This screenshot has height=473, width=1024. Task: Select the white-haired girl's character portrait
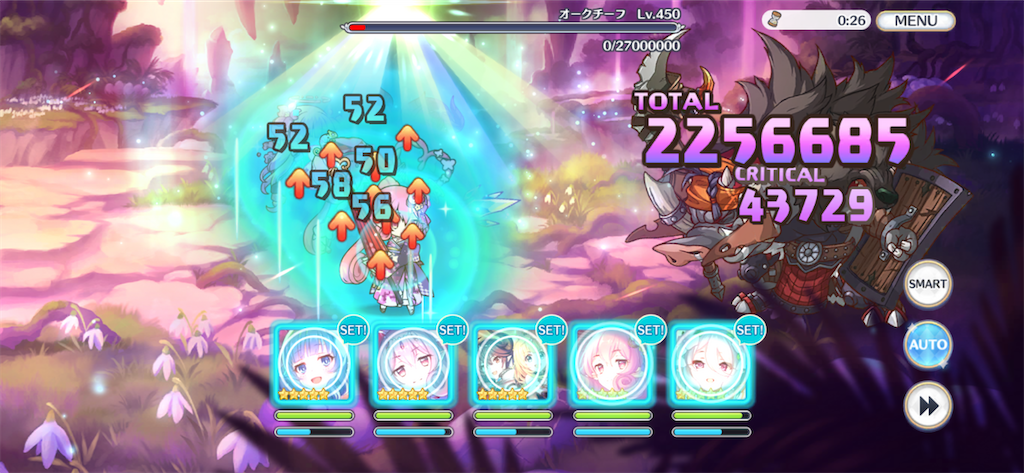tap(709, 363)
